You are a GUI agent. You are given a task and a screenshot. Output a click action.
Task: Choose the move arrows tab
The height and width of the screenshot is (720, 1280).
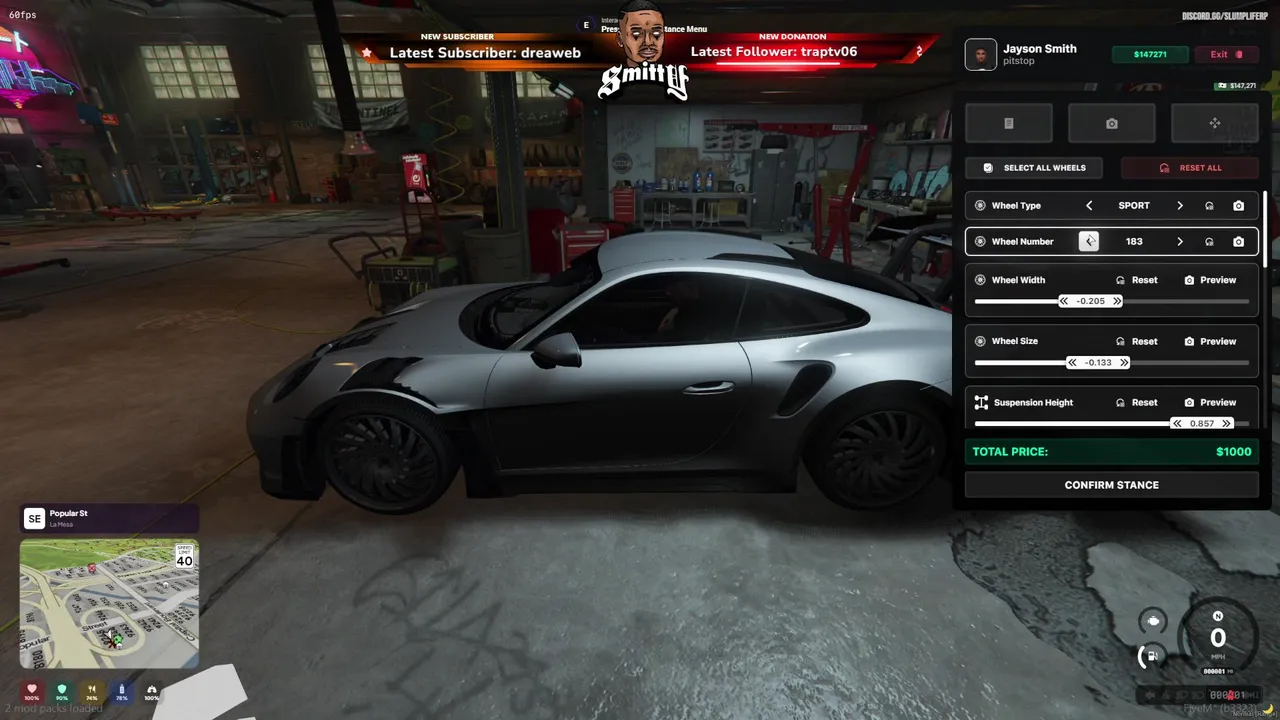tap(1214, 123)
